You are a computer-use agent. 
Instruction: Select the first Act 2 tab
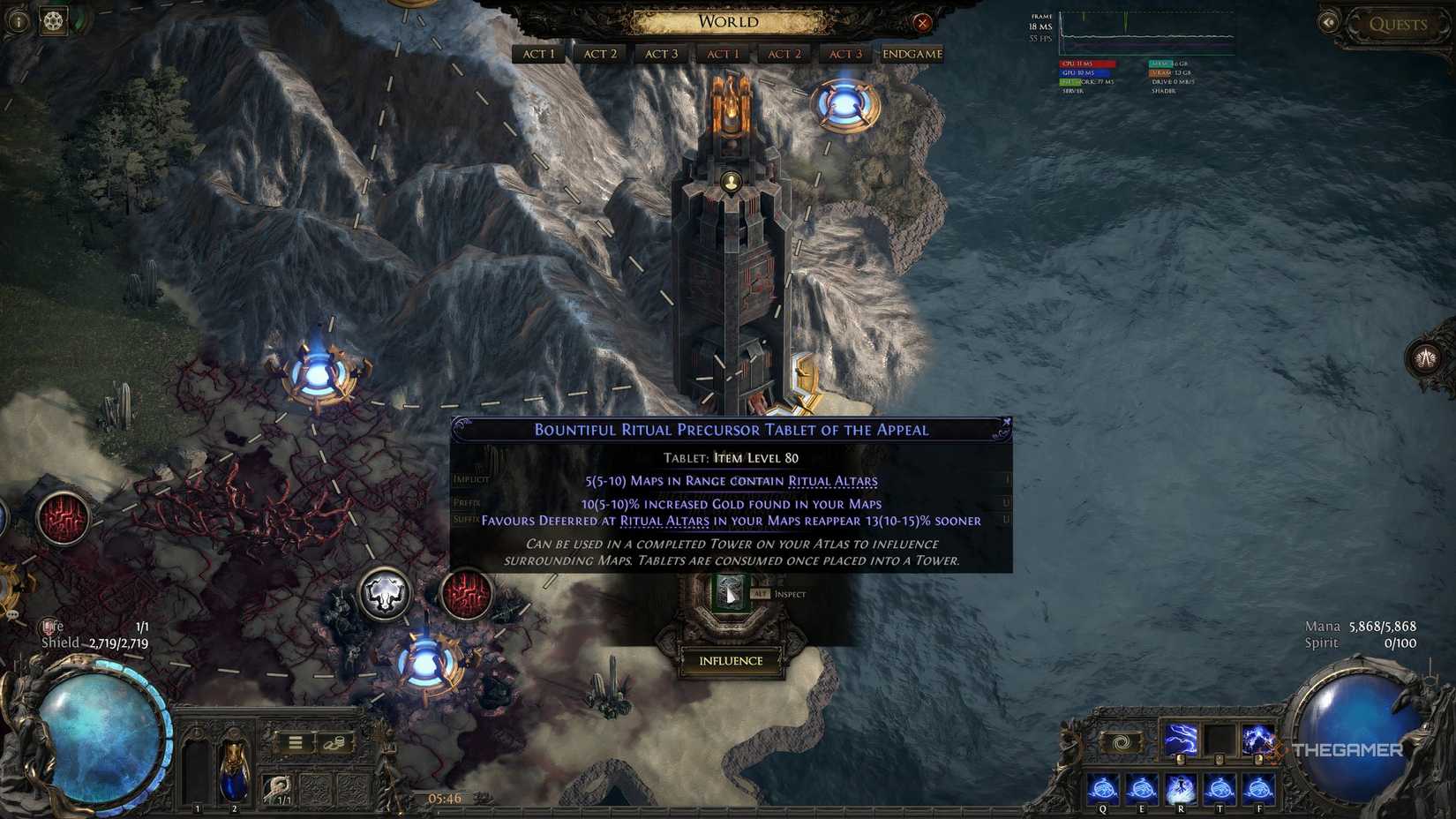tap(599, 54)
